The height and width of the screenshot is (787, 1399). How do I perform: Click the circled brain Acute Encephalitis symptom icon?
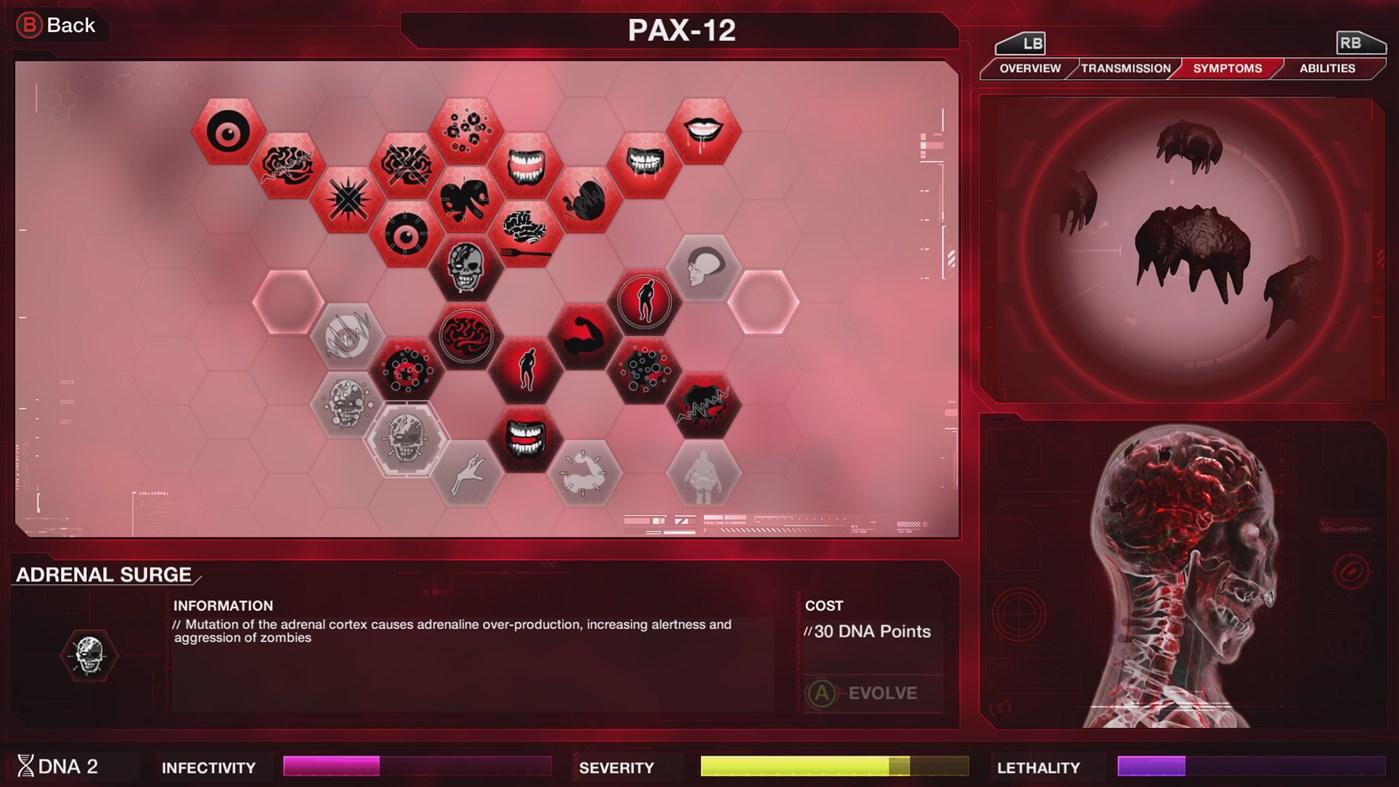(x=466, y=337)
